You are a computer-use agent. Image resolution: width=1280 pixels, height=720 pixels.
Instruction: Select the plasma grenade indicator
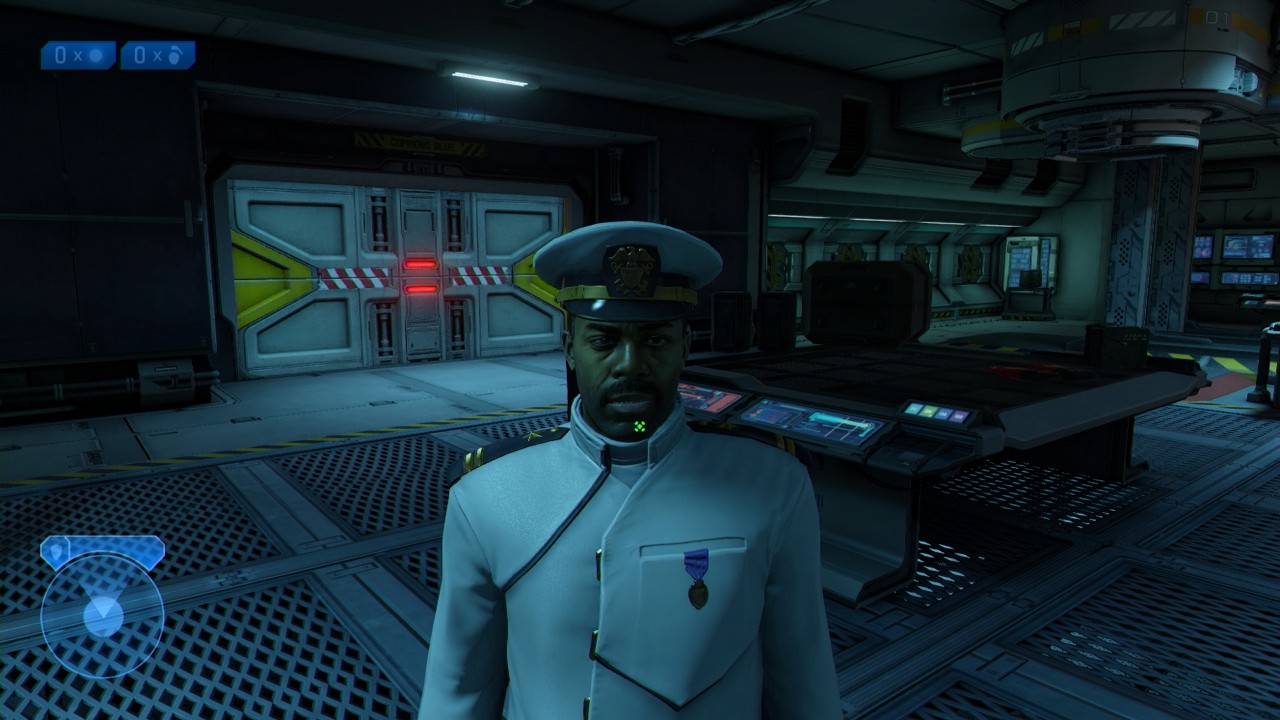point(78,55)
